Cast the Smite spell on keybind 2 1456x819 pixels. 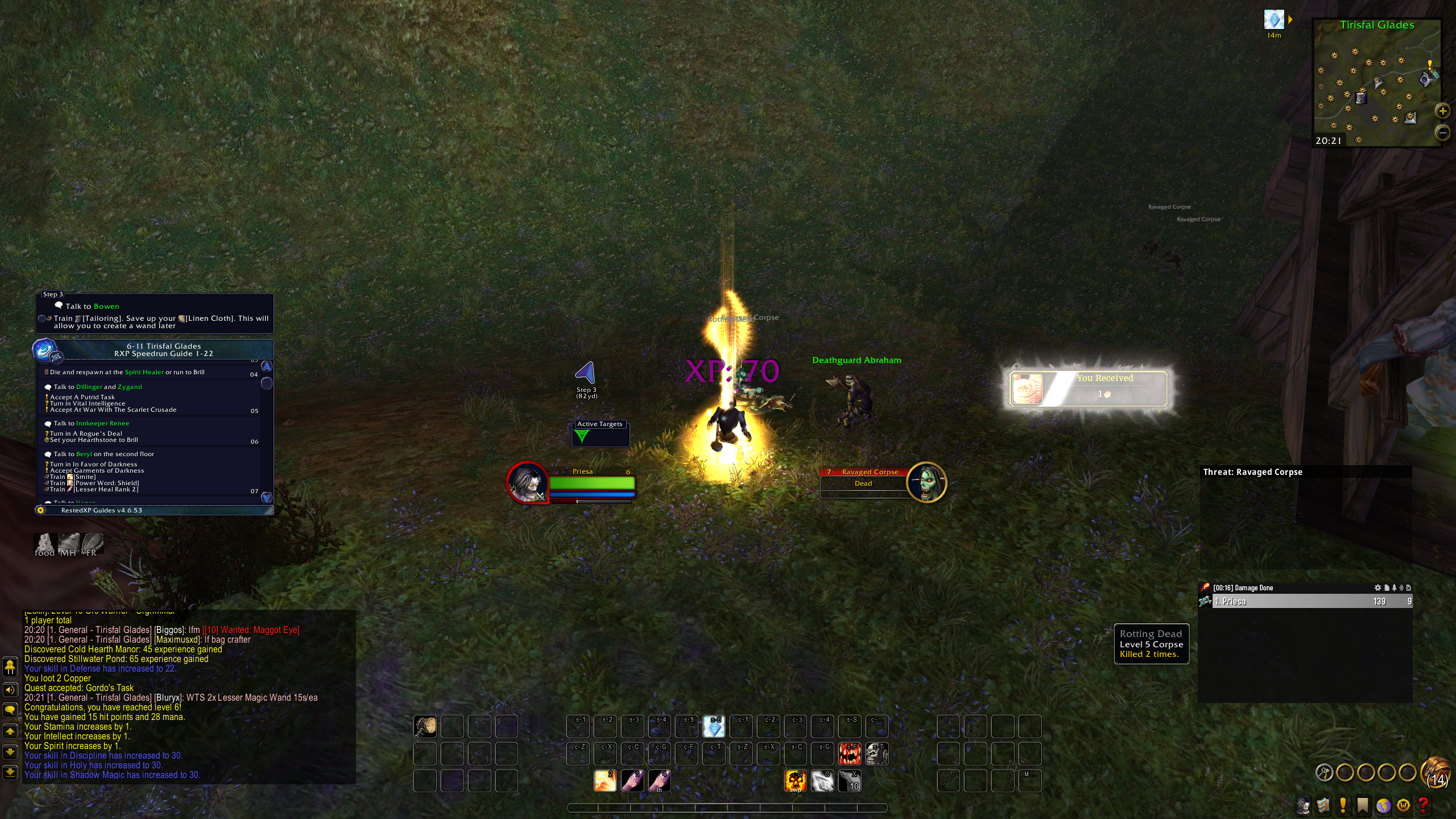coord(605,781)
